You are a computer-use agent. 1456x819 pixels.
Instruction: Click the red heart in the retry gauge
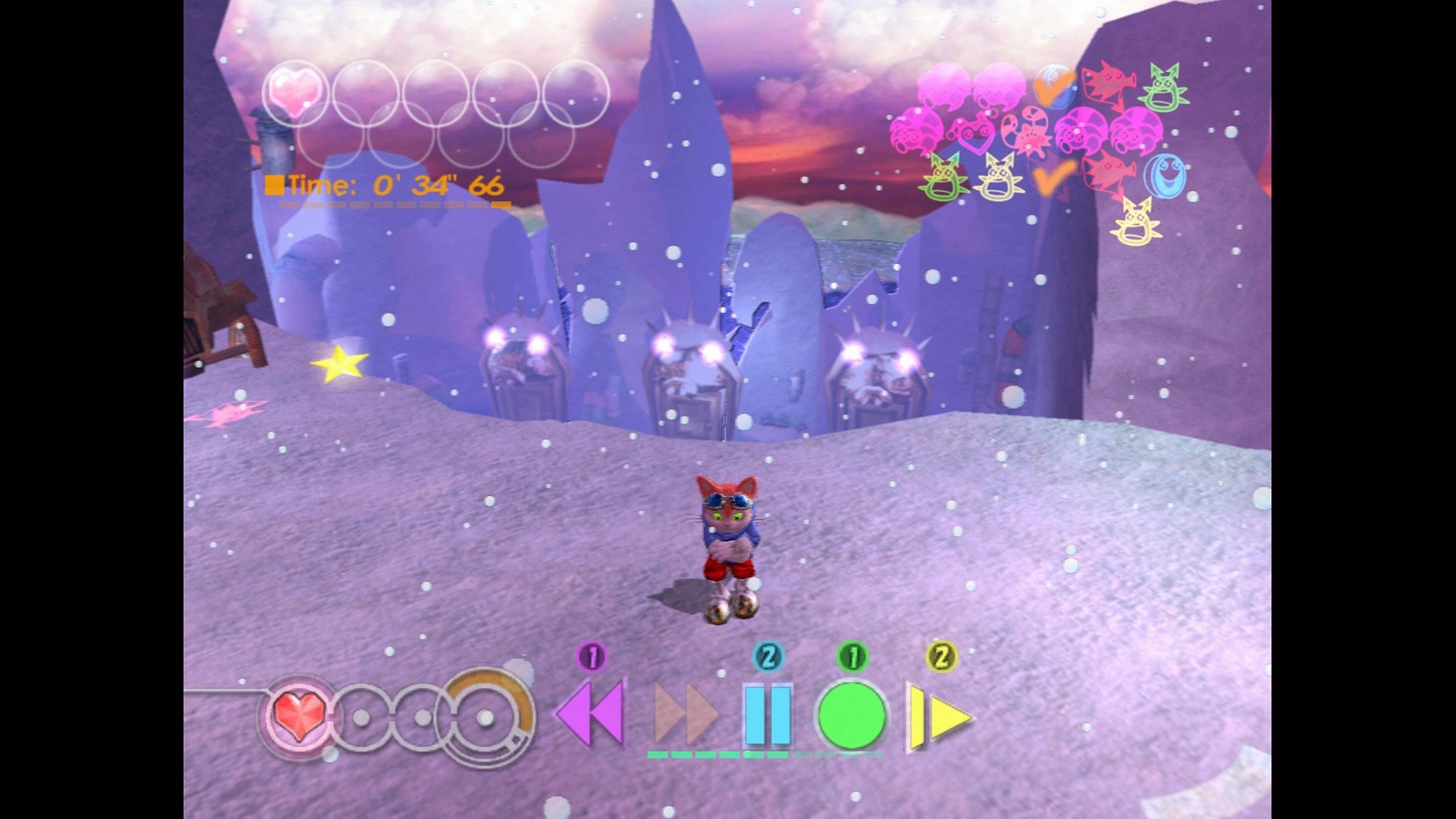coord(298,717)
